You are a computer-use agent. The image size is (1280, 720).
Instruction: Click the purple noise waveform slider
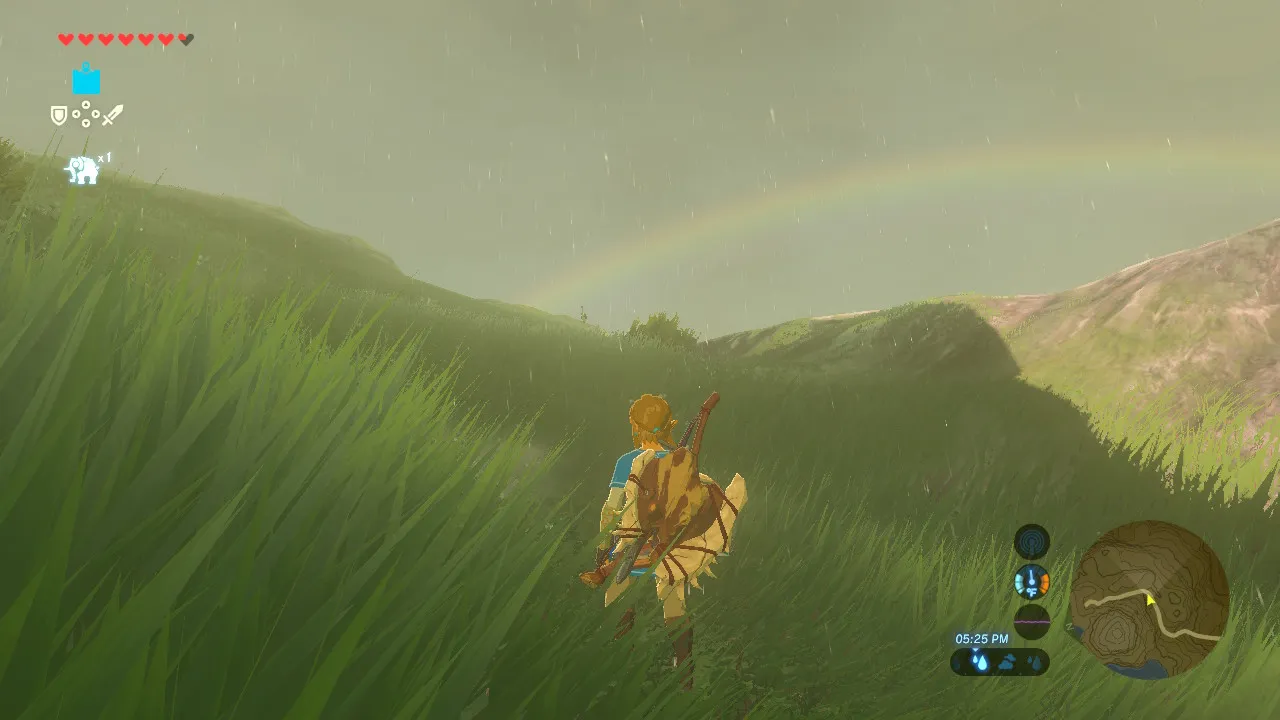(x=1032, y=622)
